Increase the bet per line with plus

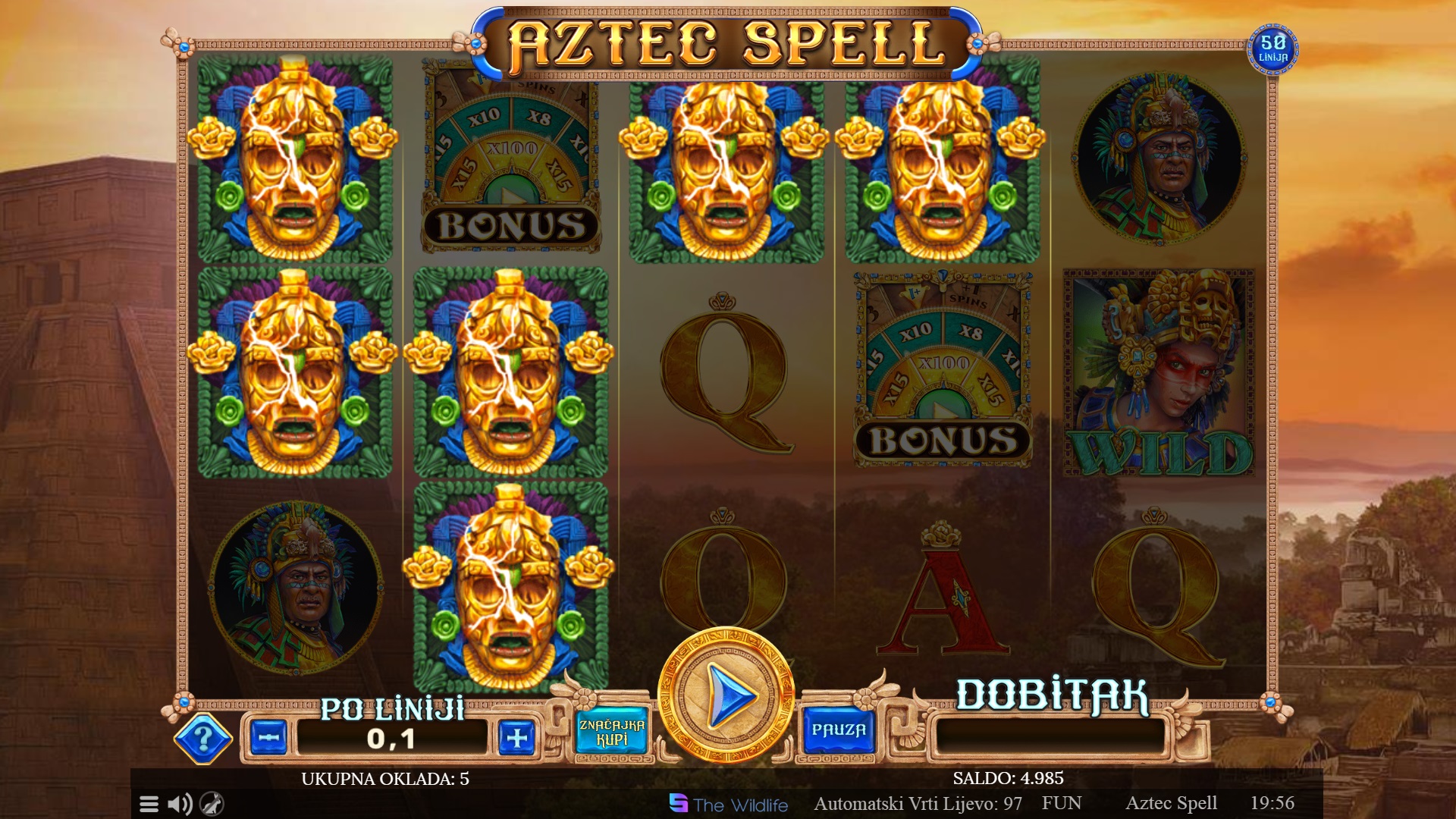point(516,737)
